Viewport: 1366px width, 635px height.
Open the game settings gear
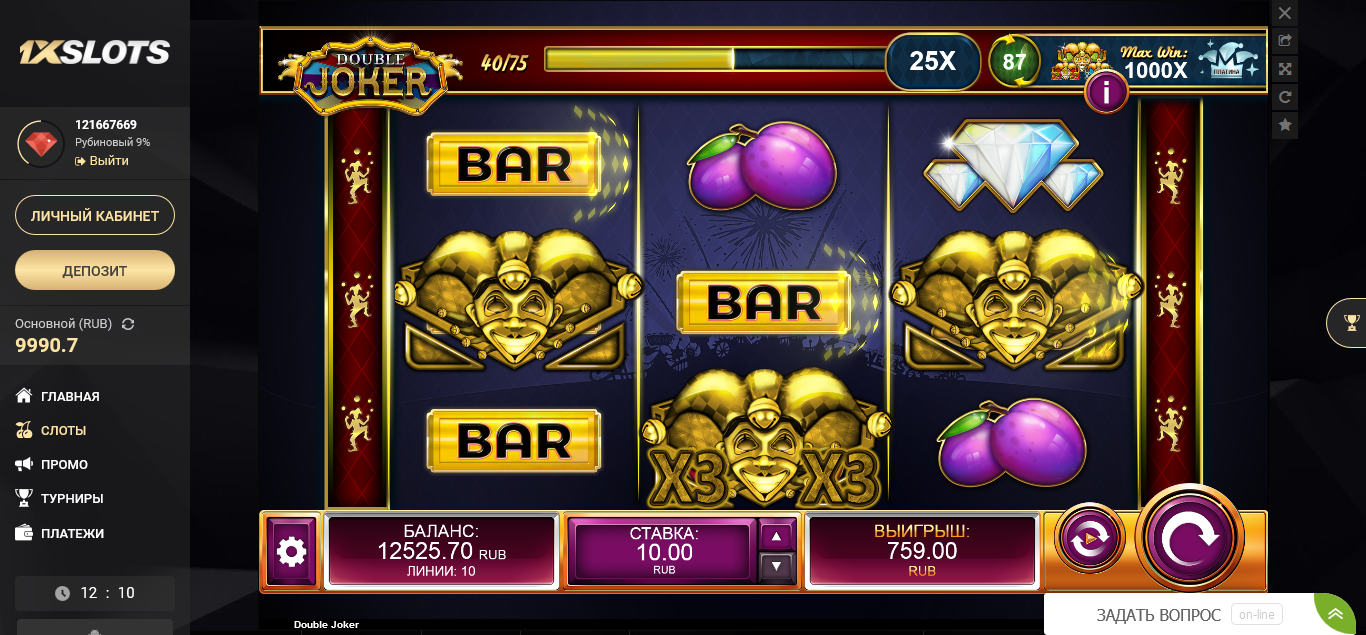(291, 551)
